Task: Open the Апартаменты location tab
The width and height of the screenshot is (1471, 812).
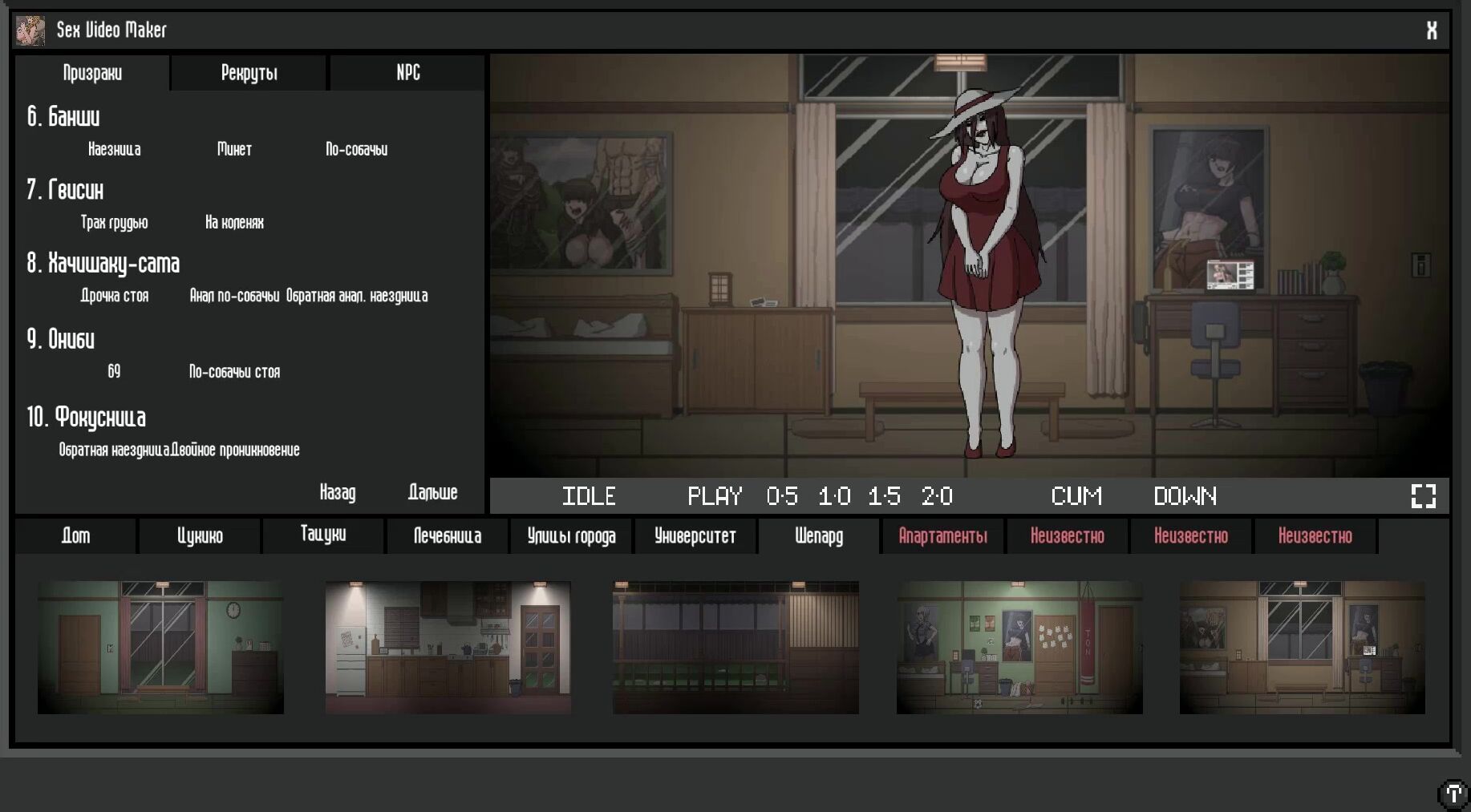Action: coord(942,535)
